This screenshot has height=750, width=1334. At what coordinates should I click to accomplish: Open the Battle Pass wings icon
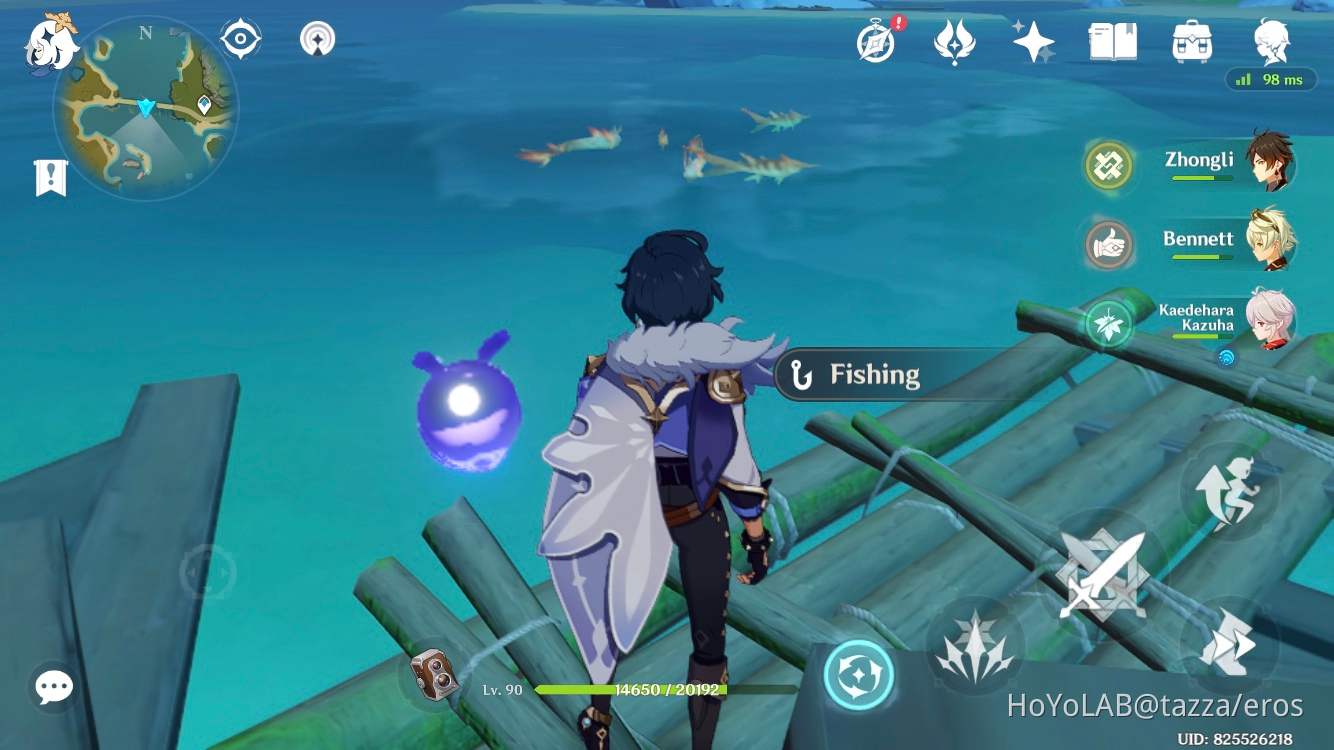[953, 42]
